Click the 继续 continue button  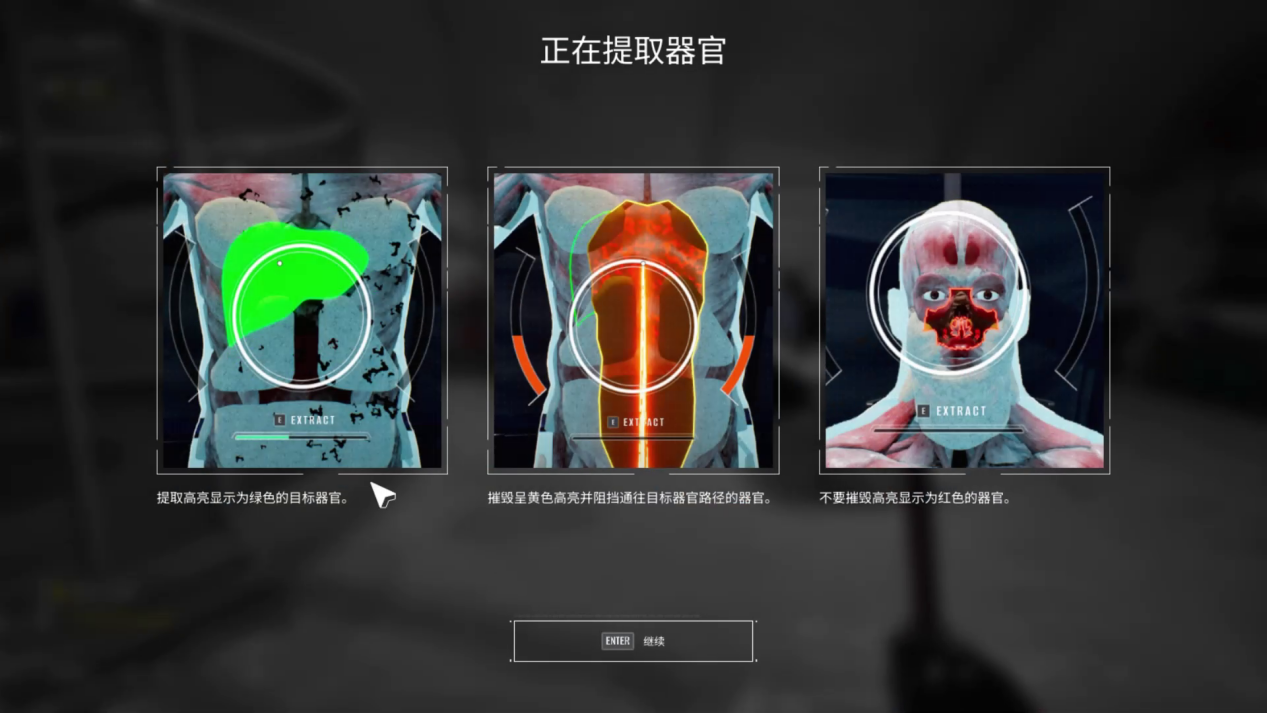point(633,641)
